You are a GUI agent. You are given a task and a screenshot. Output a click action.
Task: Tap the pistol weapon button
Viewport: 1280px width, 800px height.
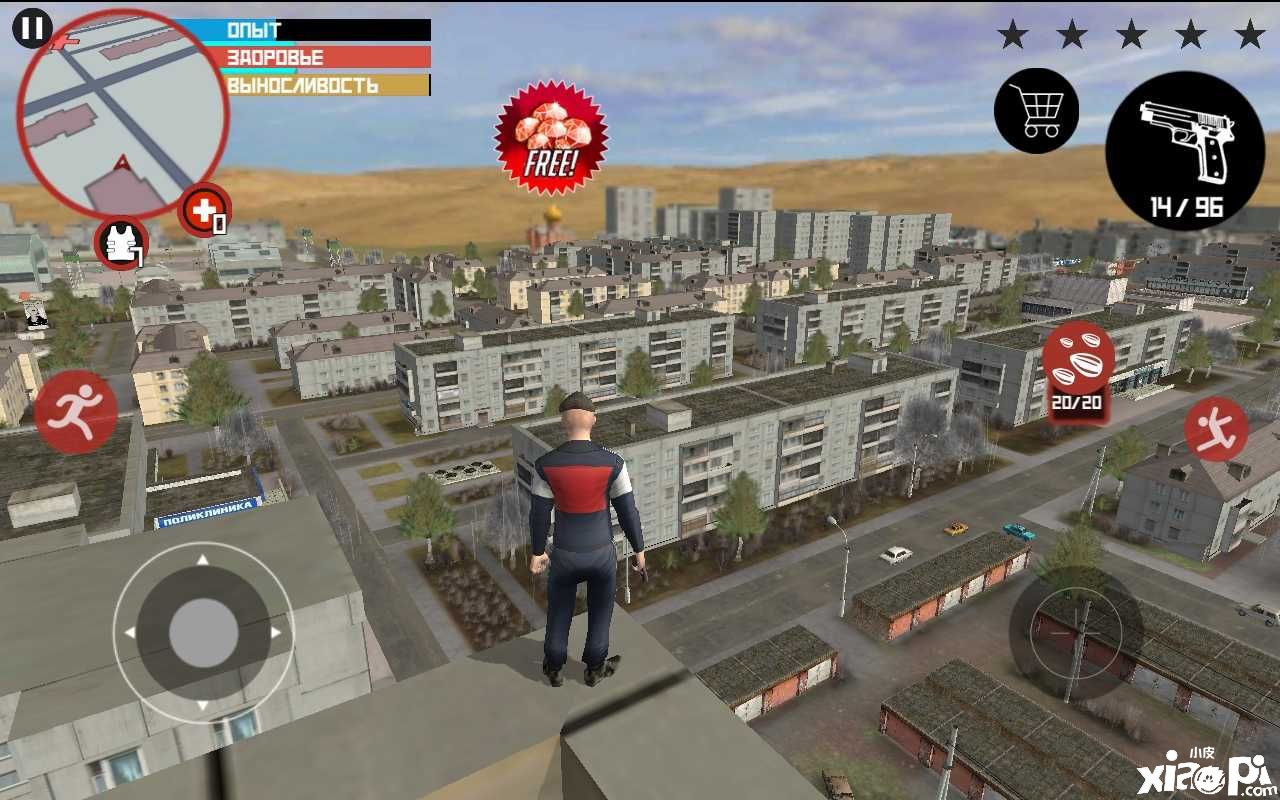coord(1184,150)
